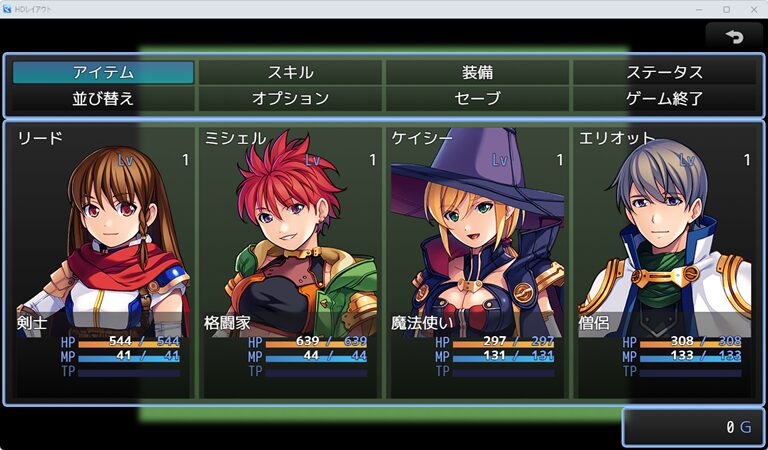The height and width of the screenshot is (450, 768).
Task: Close the game window
Action: pyautogui.click(x=753, y=9)
